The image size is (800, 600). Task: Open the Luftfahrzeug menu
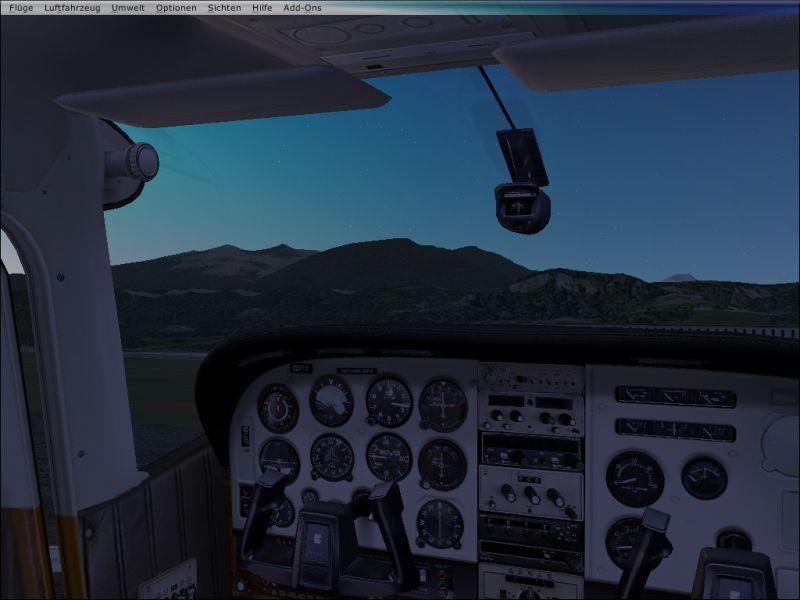click(72, 7)
